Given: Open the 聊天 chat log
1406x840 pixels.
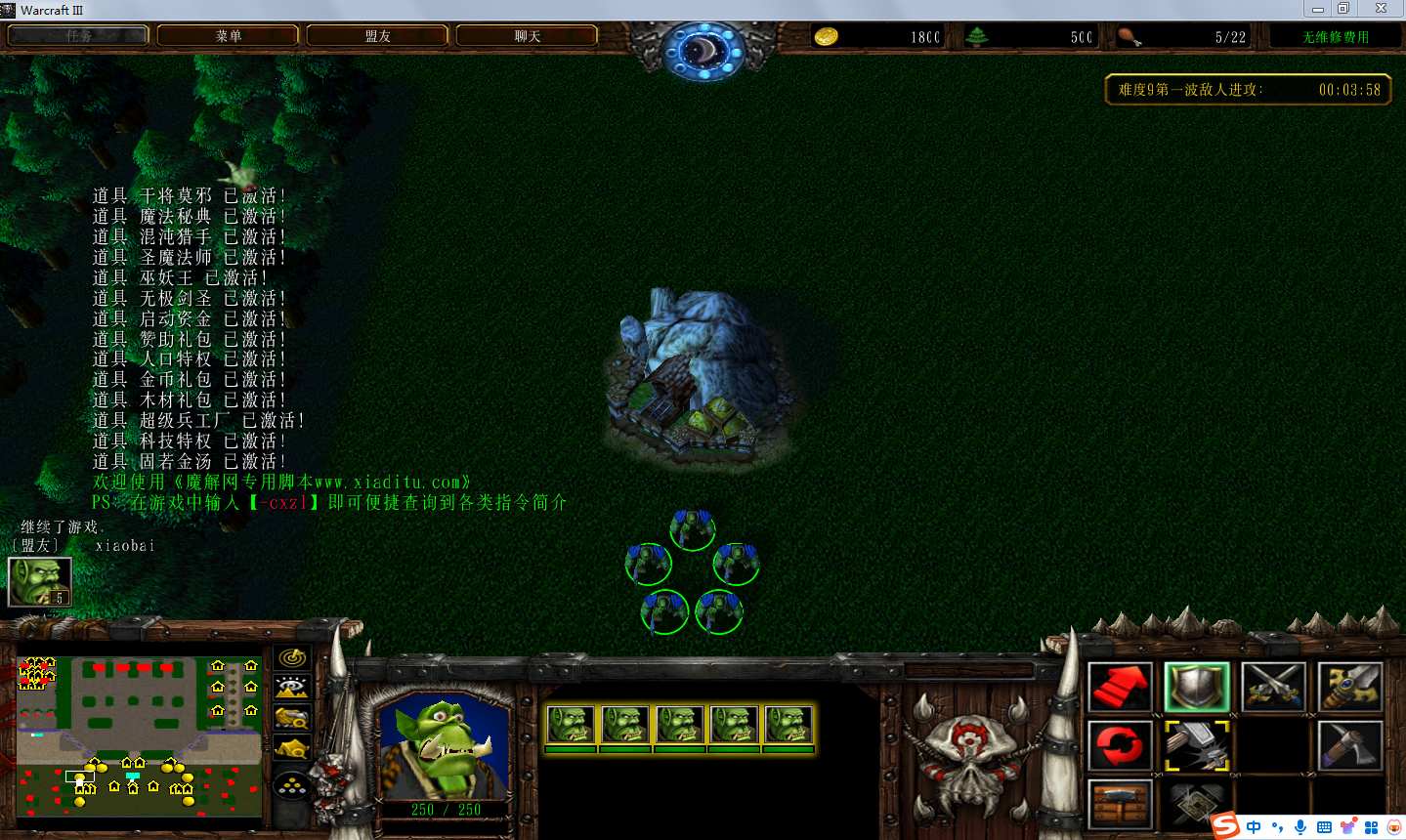Looking at the screenshot, I should tap(527, 36).
